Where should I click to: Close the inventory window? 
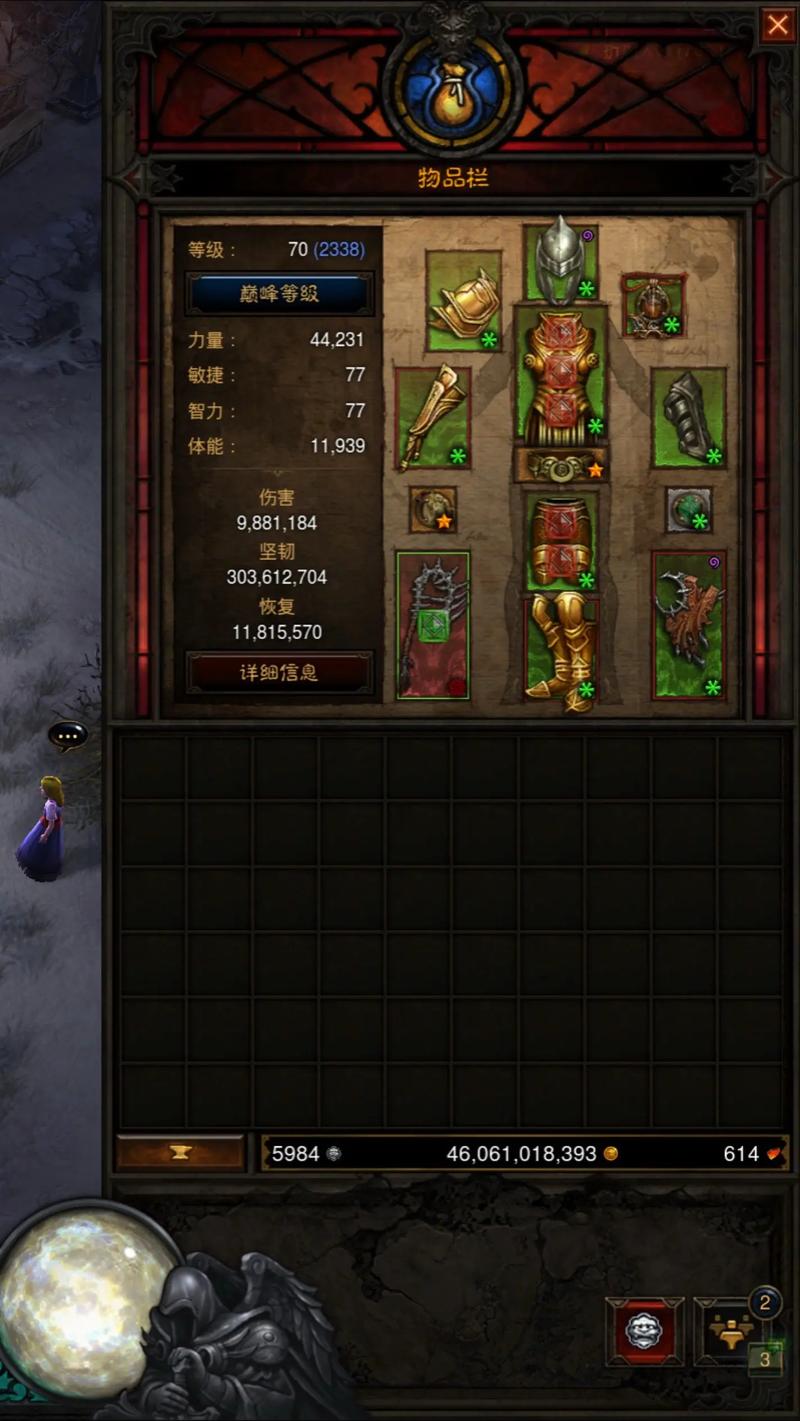click(x=777, y=25)
